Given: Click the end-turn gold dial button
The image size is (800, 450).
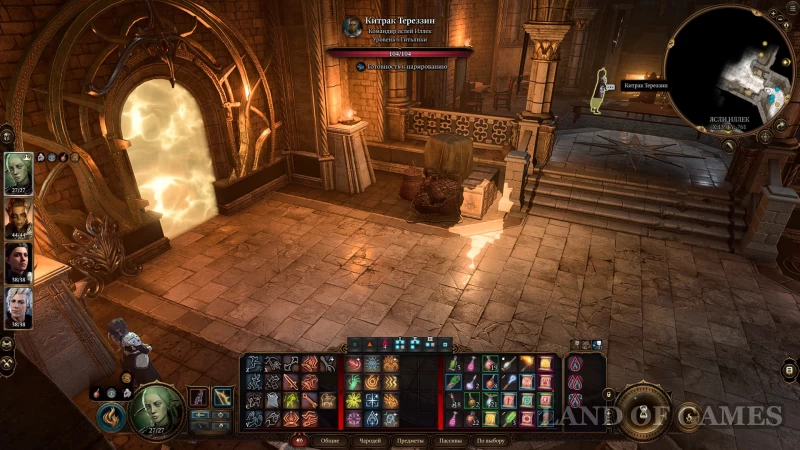Looking at the screenshot, I should pyautogui.click(x=643, y=411).
